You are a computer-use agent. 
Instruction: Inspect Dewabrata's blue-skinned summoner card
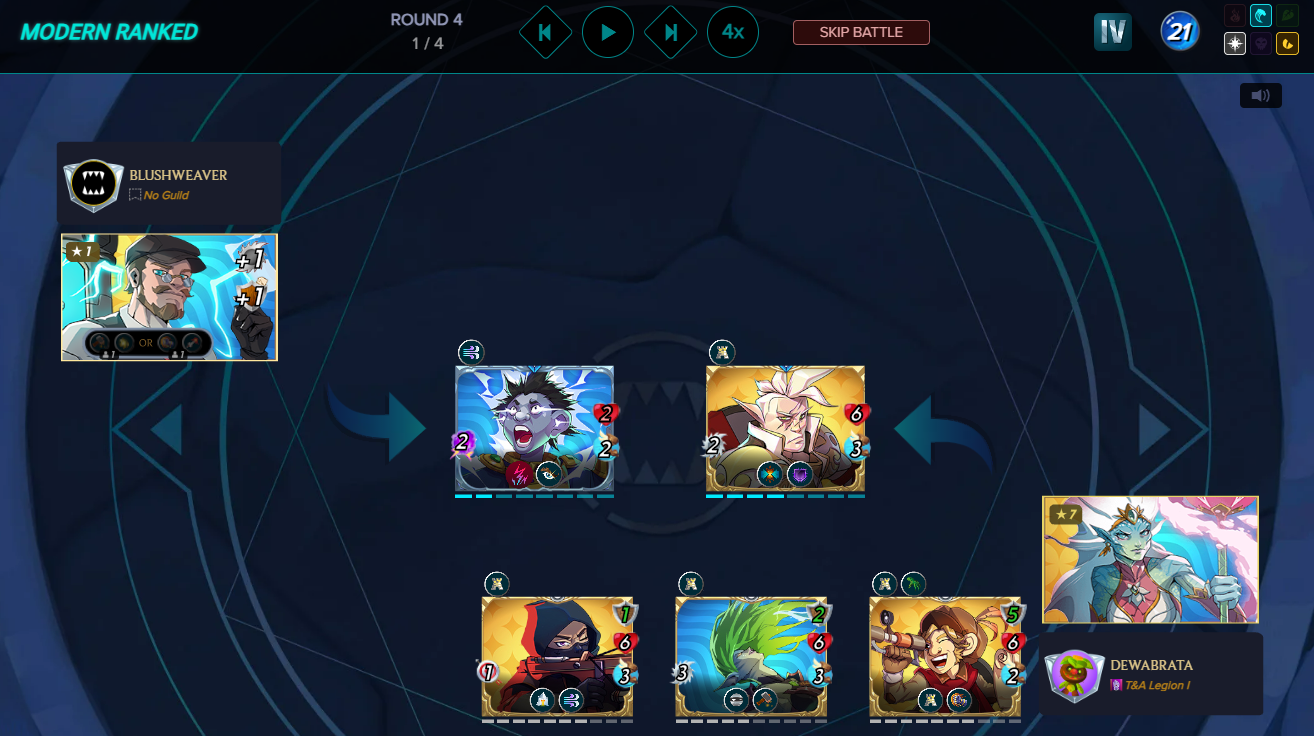1150,560
